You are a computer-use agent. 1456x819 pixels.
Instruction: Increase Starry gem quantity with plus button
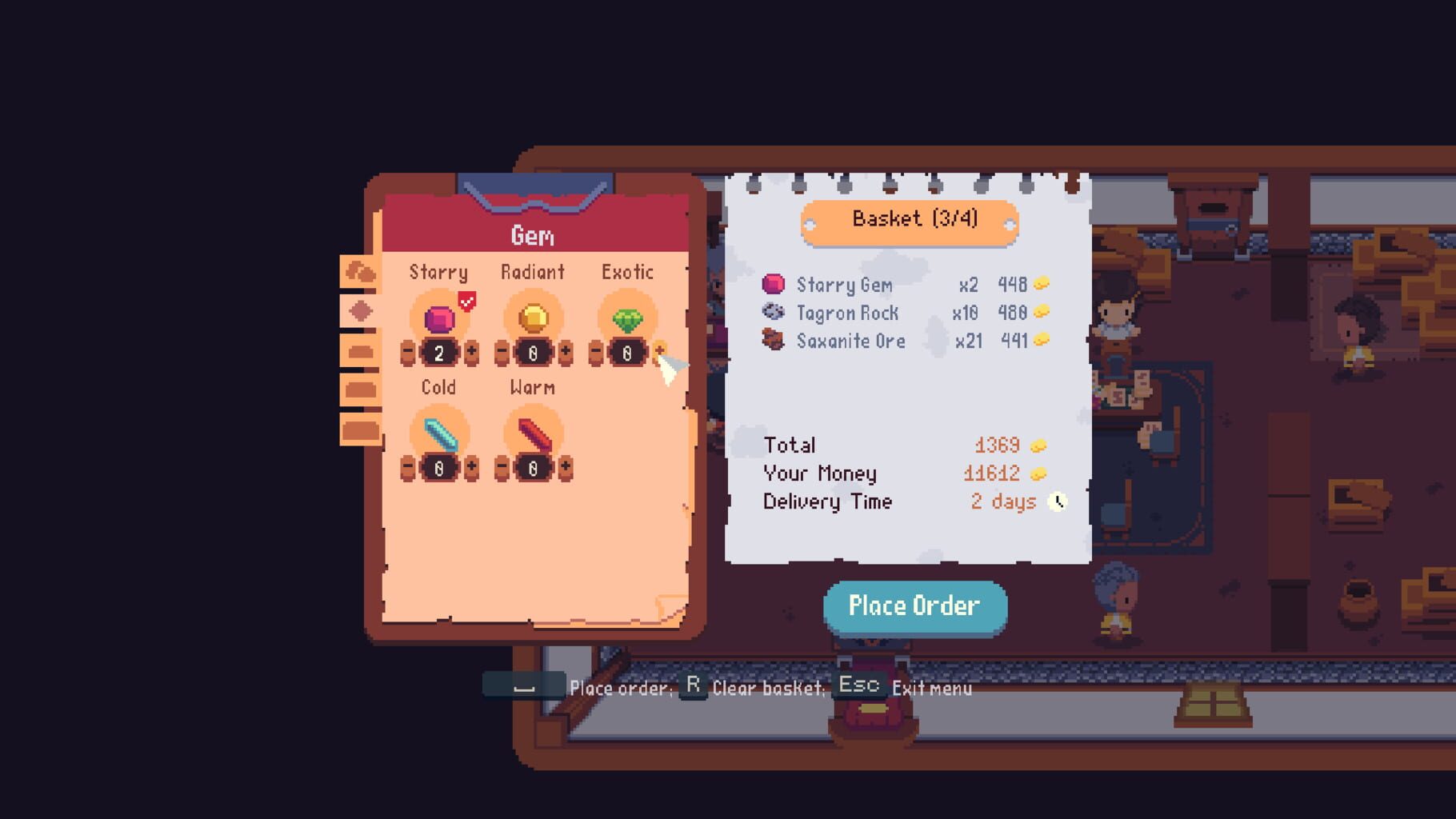[470, 352]
